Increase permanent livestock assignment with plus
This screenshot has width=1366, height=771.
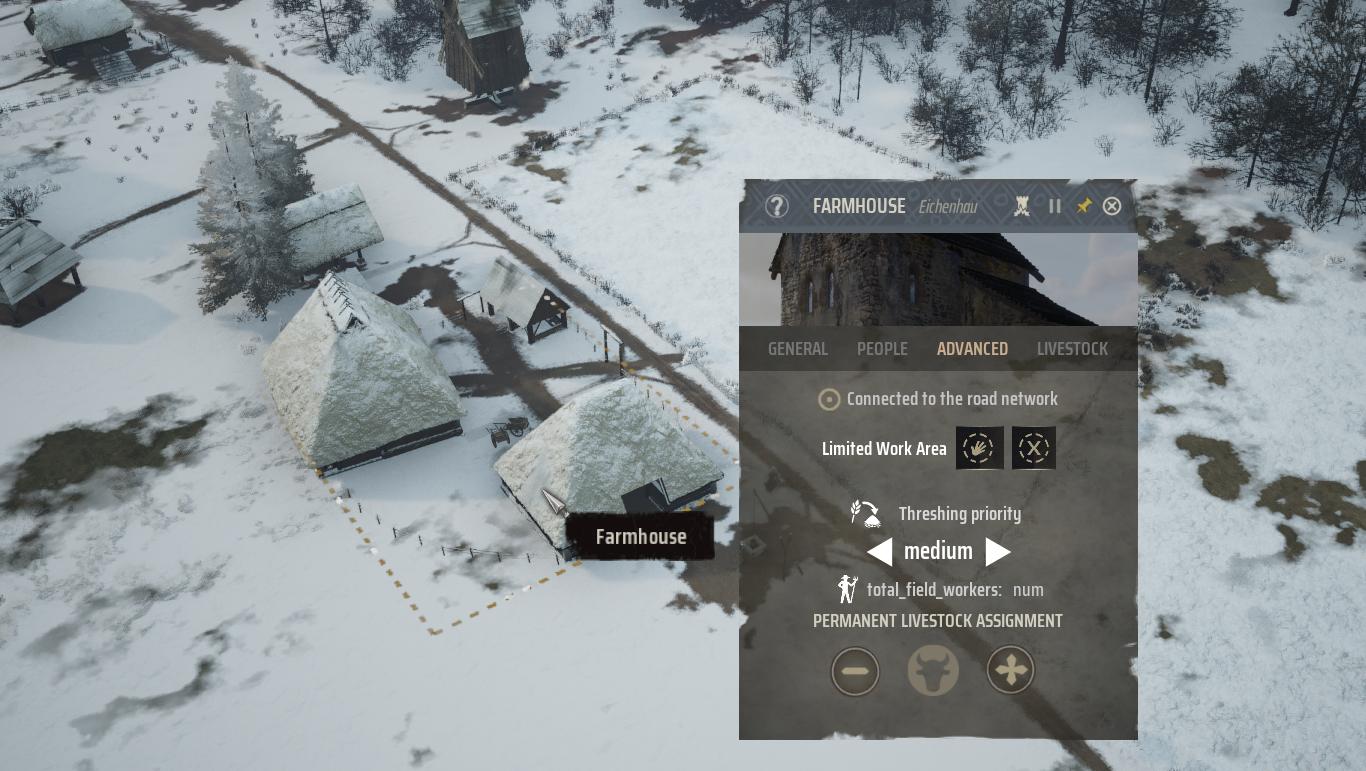pyautogui.click(x=1011, y=670)
